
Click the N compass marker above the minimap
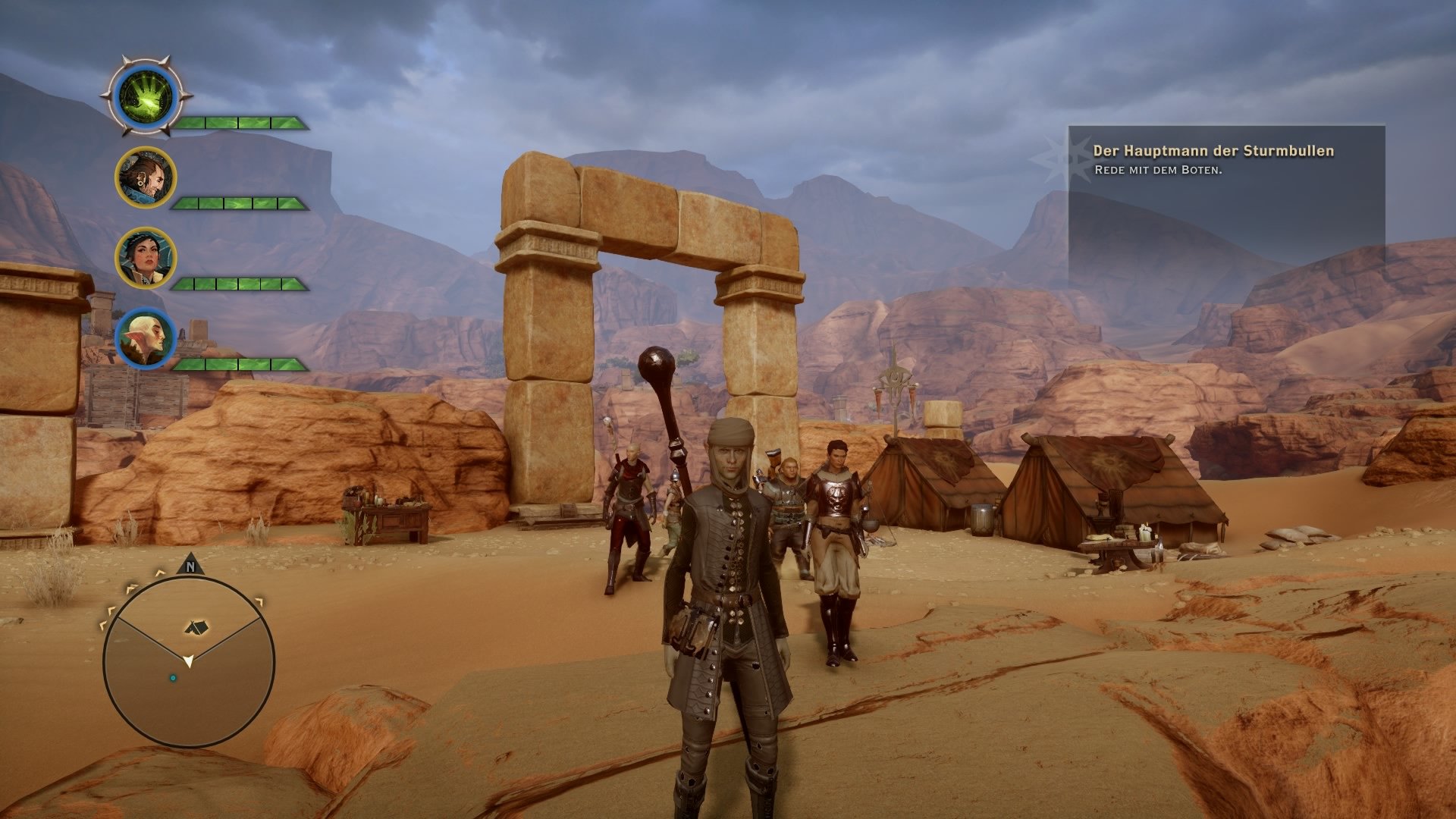pos(190,566)
